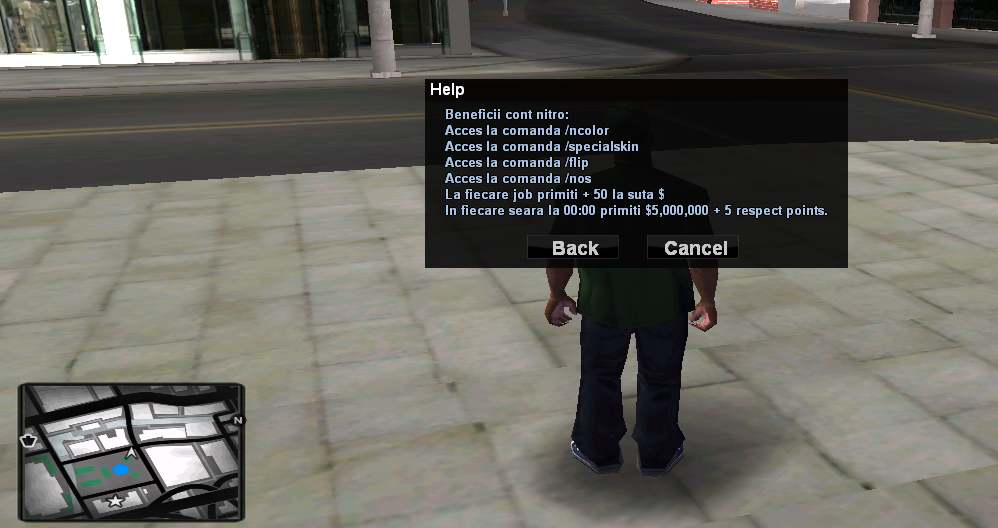Click the Back button in Help dialog

pyautogui.click(x=573, y=248)
